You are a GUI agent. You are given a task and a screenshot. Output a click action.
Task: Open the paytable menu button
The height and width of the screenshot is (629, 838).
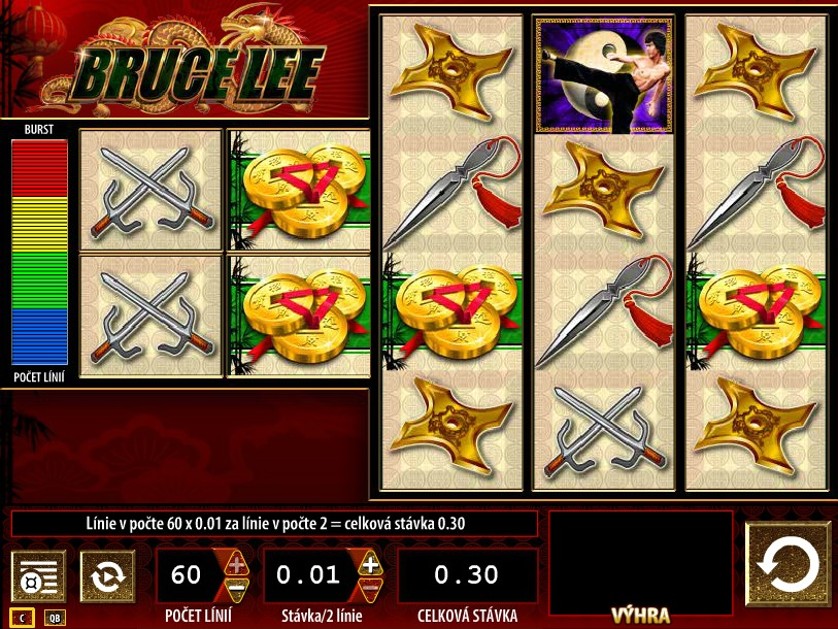[38, 576]
